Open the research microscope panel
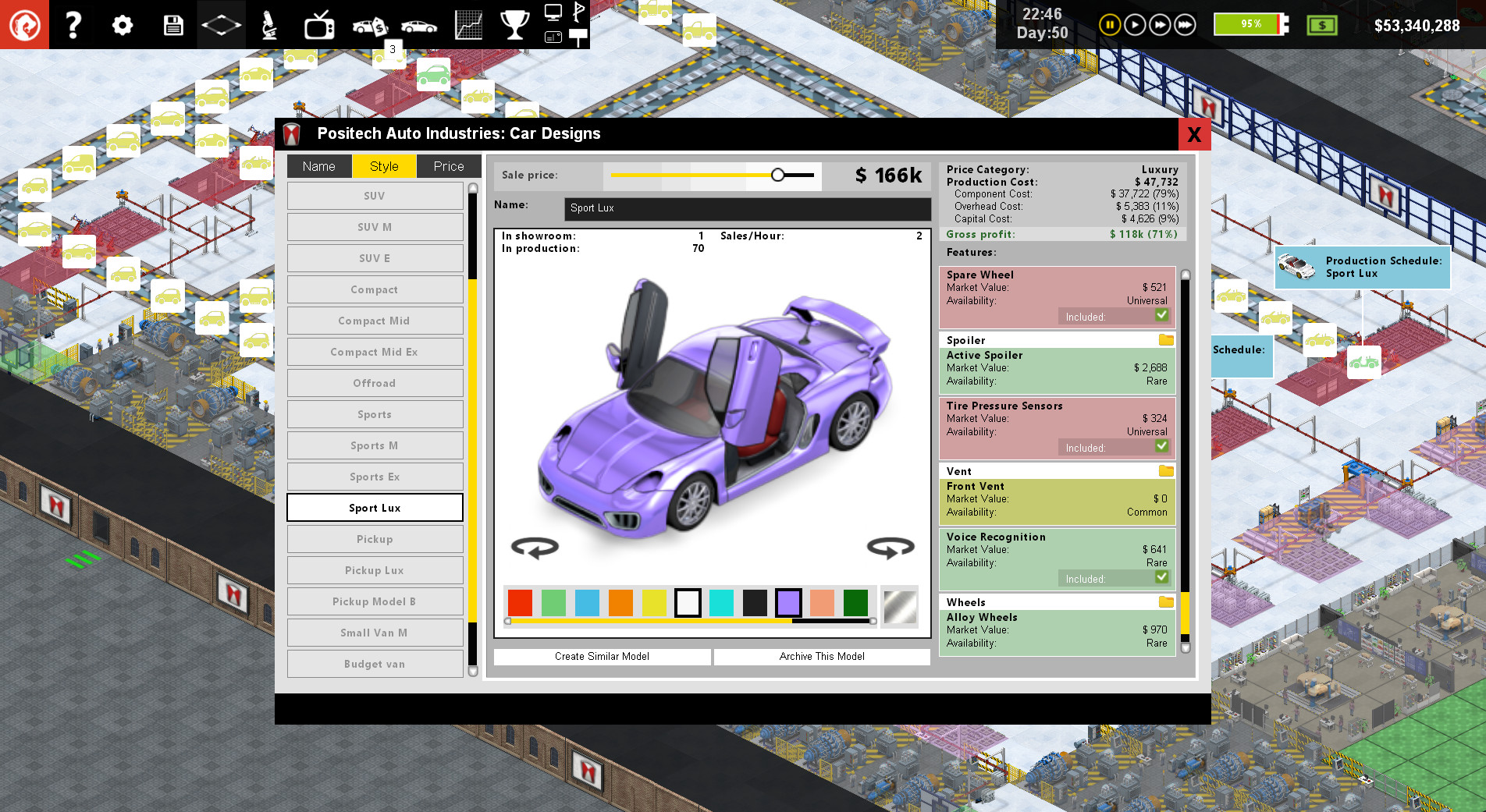1486x812 pixels. pyautogui.click(x=268, y=24)
